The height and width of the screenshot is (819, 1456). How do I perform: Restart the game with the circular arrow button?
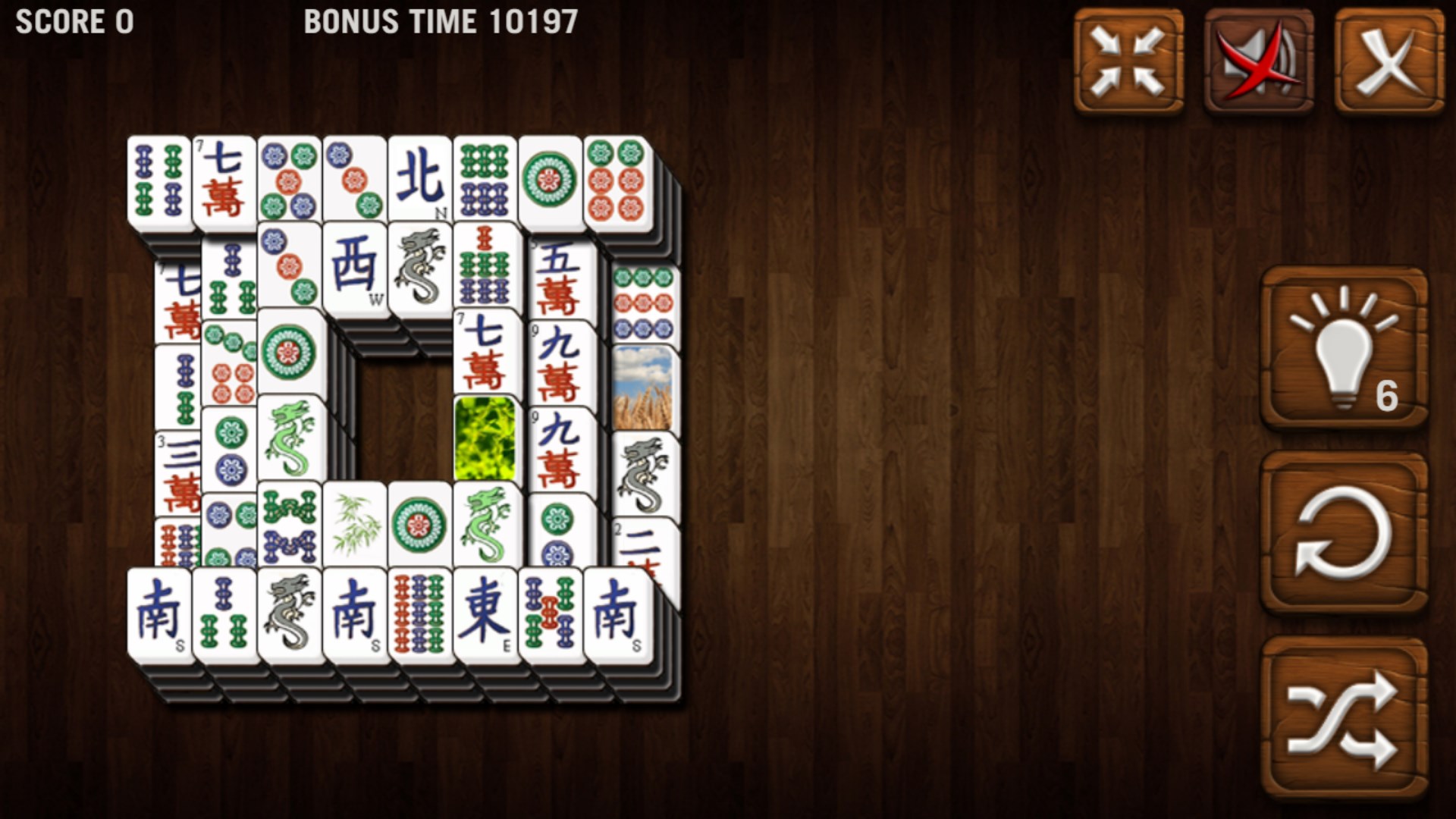[x=1341, y=531]
